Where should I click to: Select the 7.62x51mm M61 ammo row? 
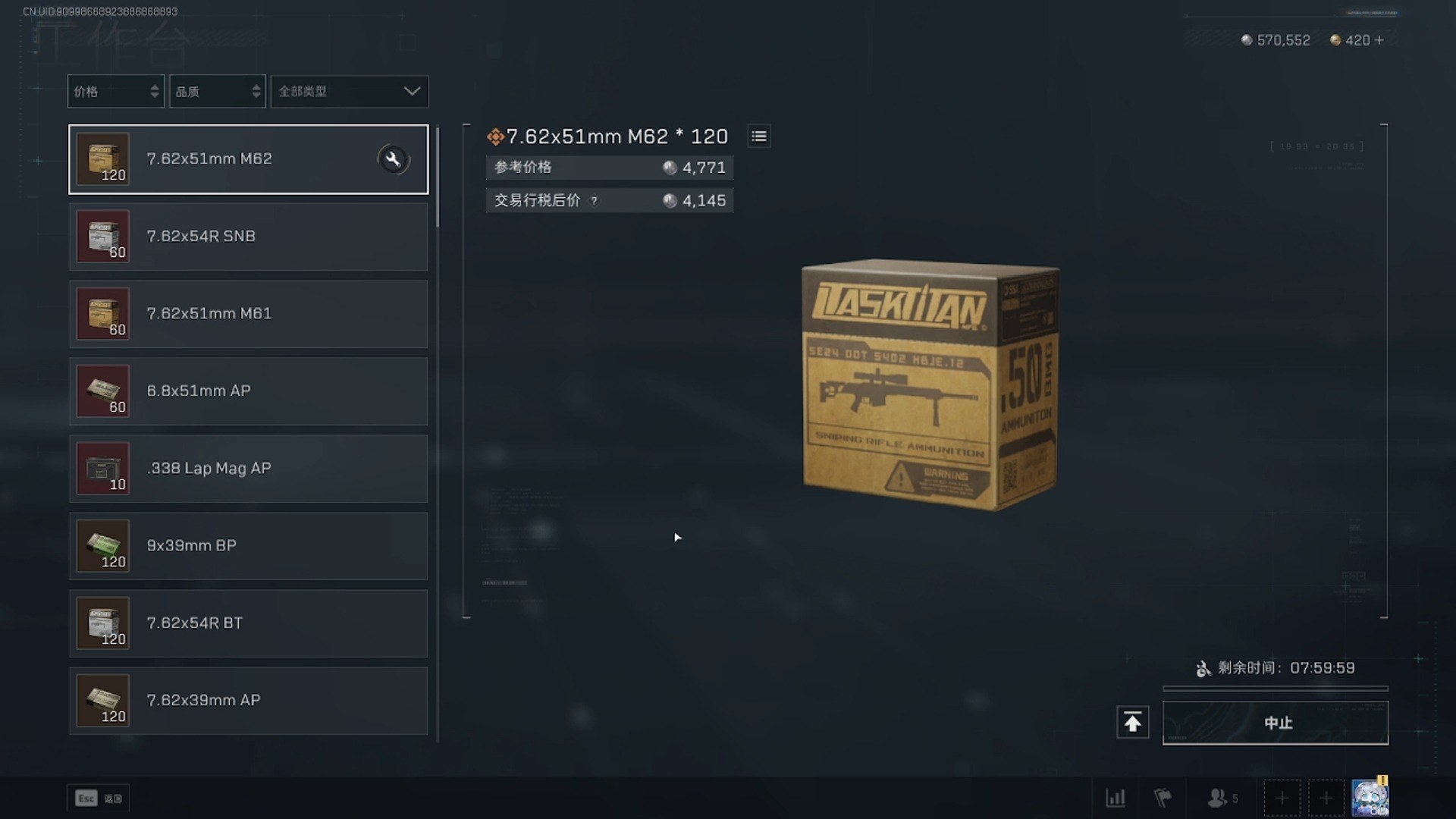click(248, 314)
